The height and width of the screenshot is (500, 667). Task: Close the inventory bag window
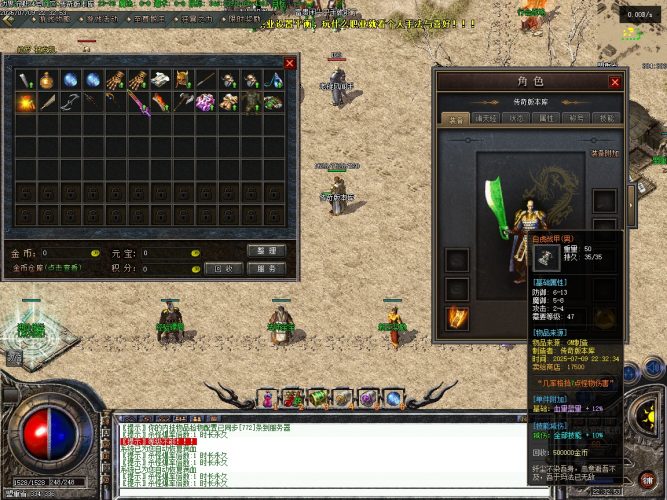coord(290,63)
